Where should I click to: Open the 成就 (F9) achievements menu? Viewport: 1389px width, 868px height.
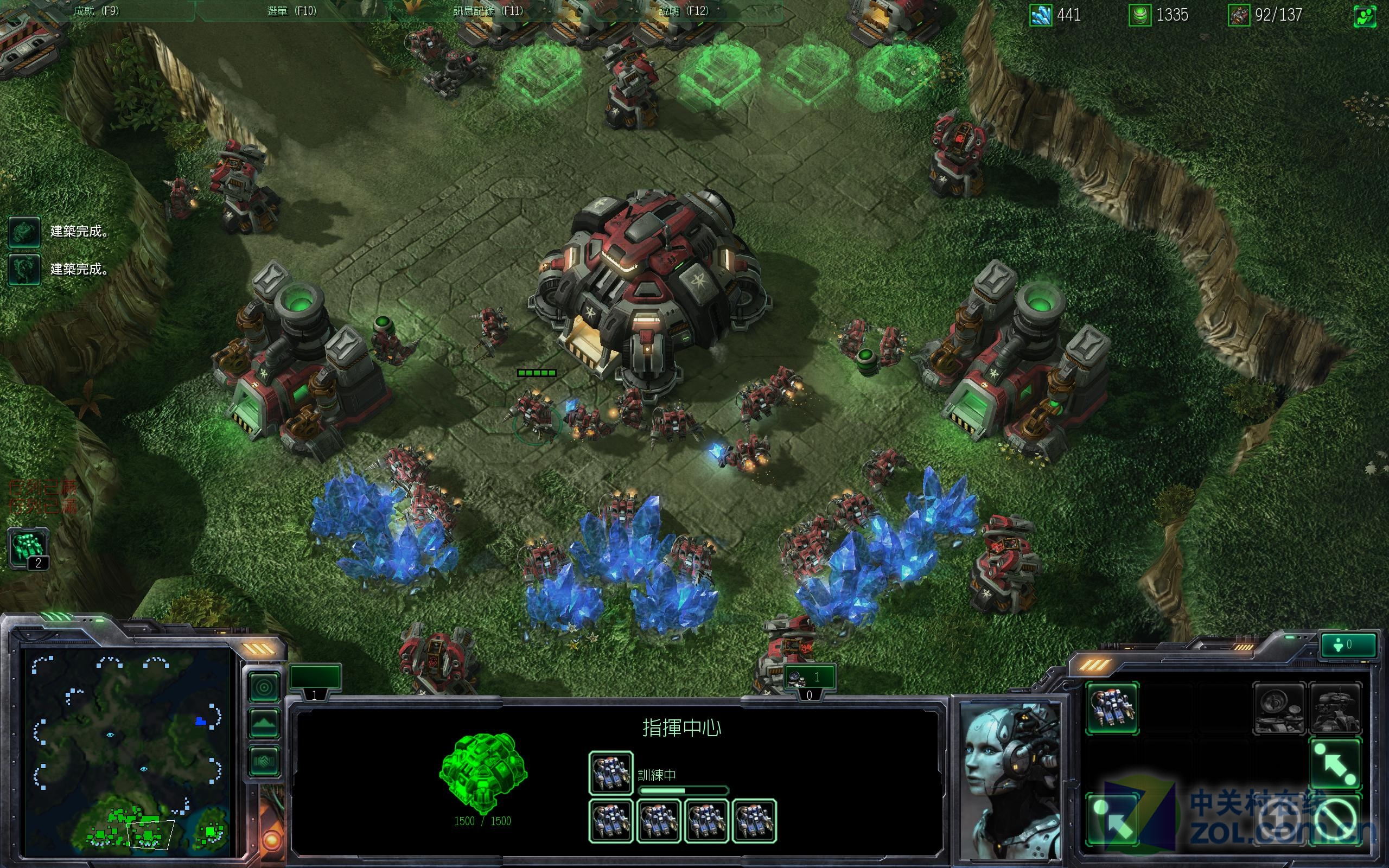pyautogui.click(x=96, y=11)
